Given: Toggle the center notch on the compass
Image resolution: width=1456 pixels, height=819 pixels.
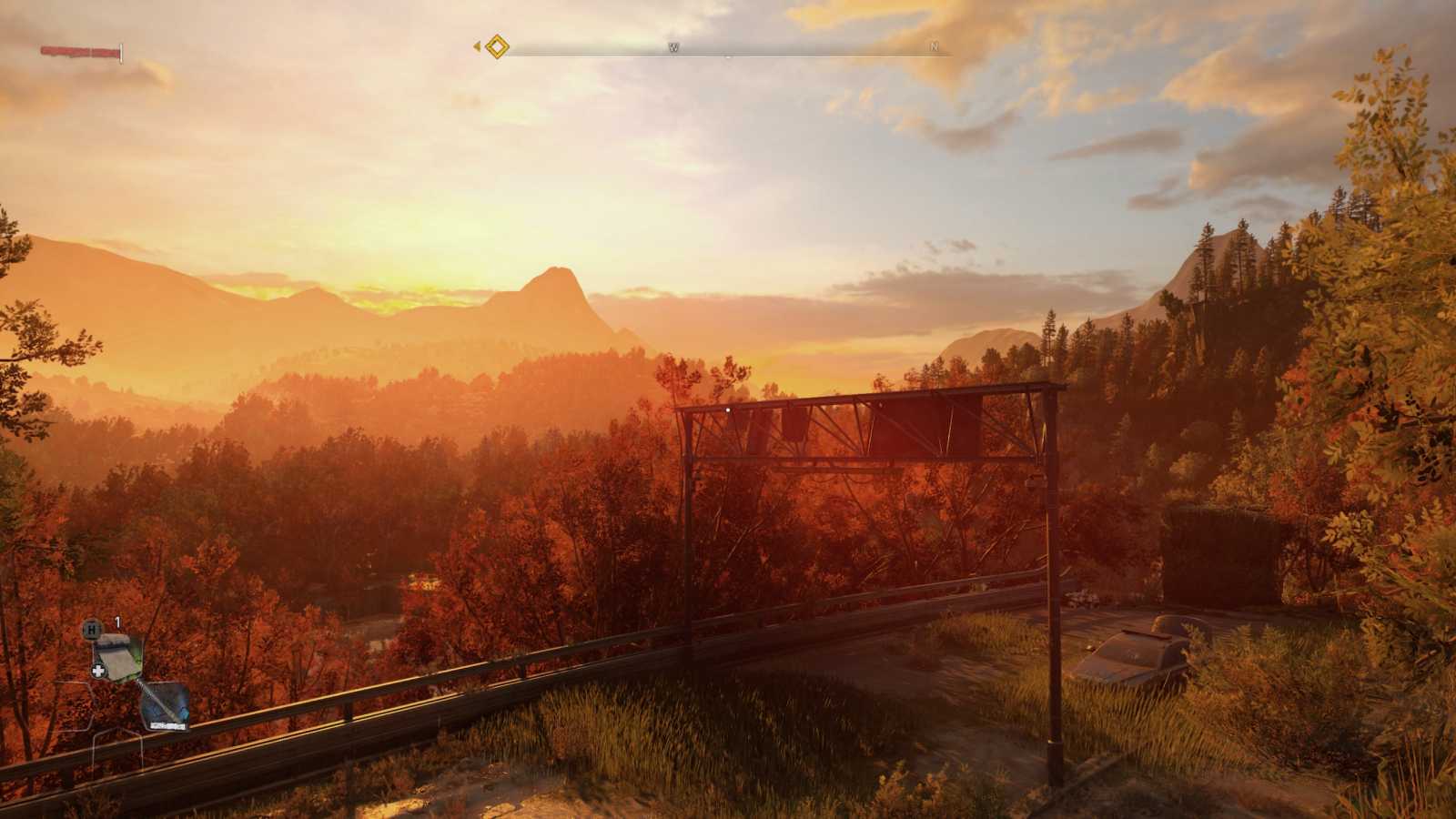Looking at the screenshot, I should click(x=728, y=56).
